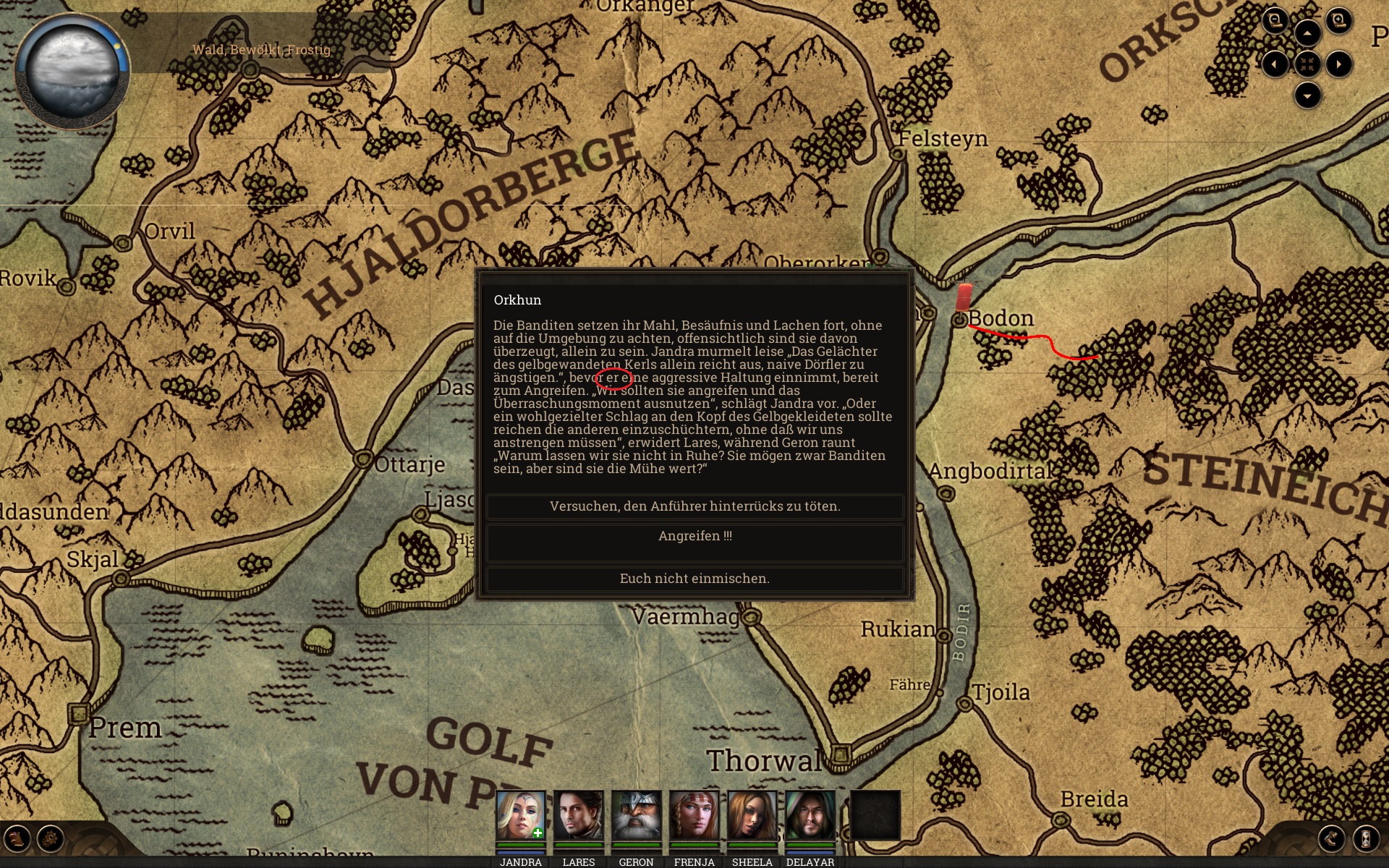Pick 'Euch nicht einmischen.' reply
This screenshot has height=868, width=1389.
pyautogui.click(x=694, y=579)
